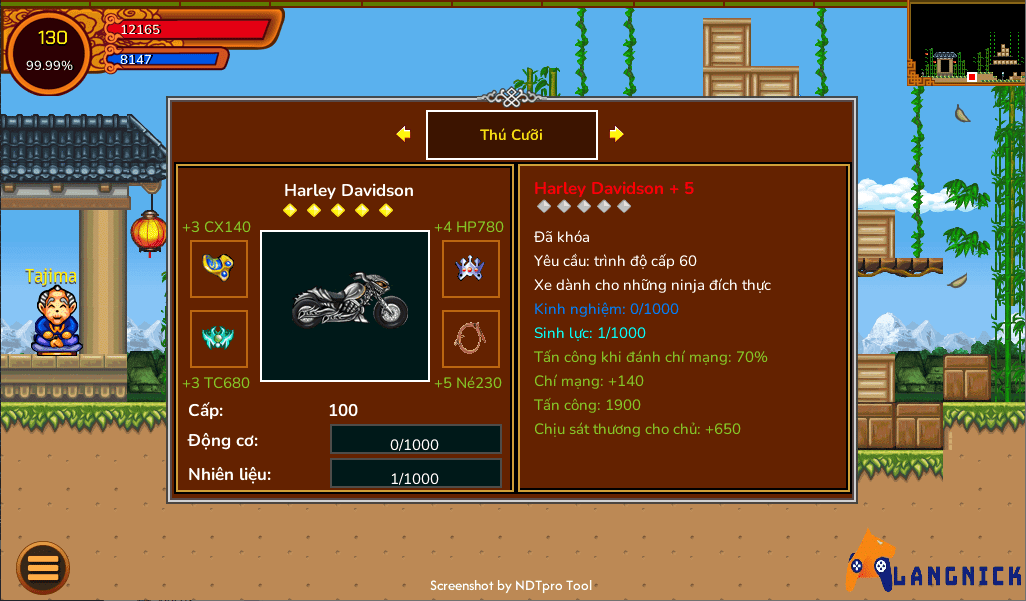Select the Thú Cưỡi tab

[511, 135]
